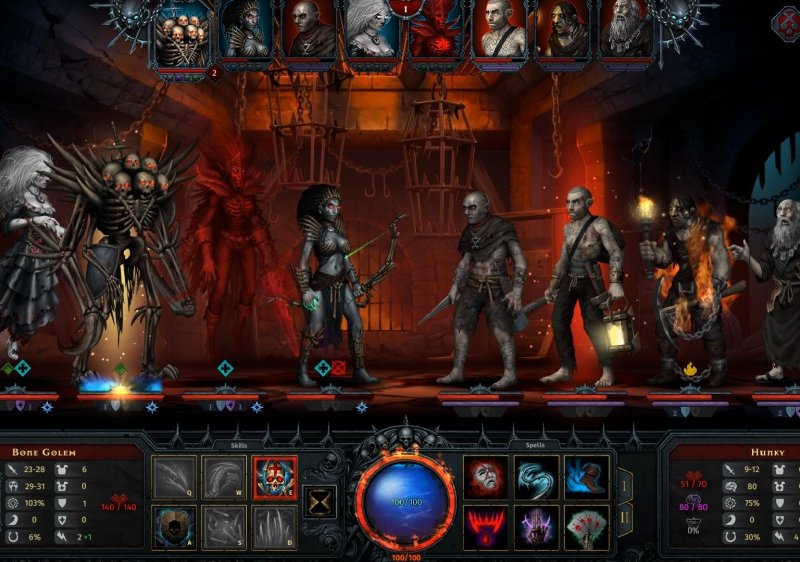
Task: Pick the white-haired woman's turn portrait
Action: 370,30
